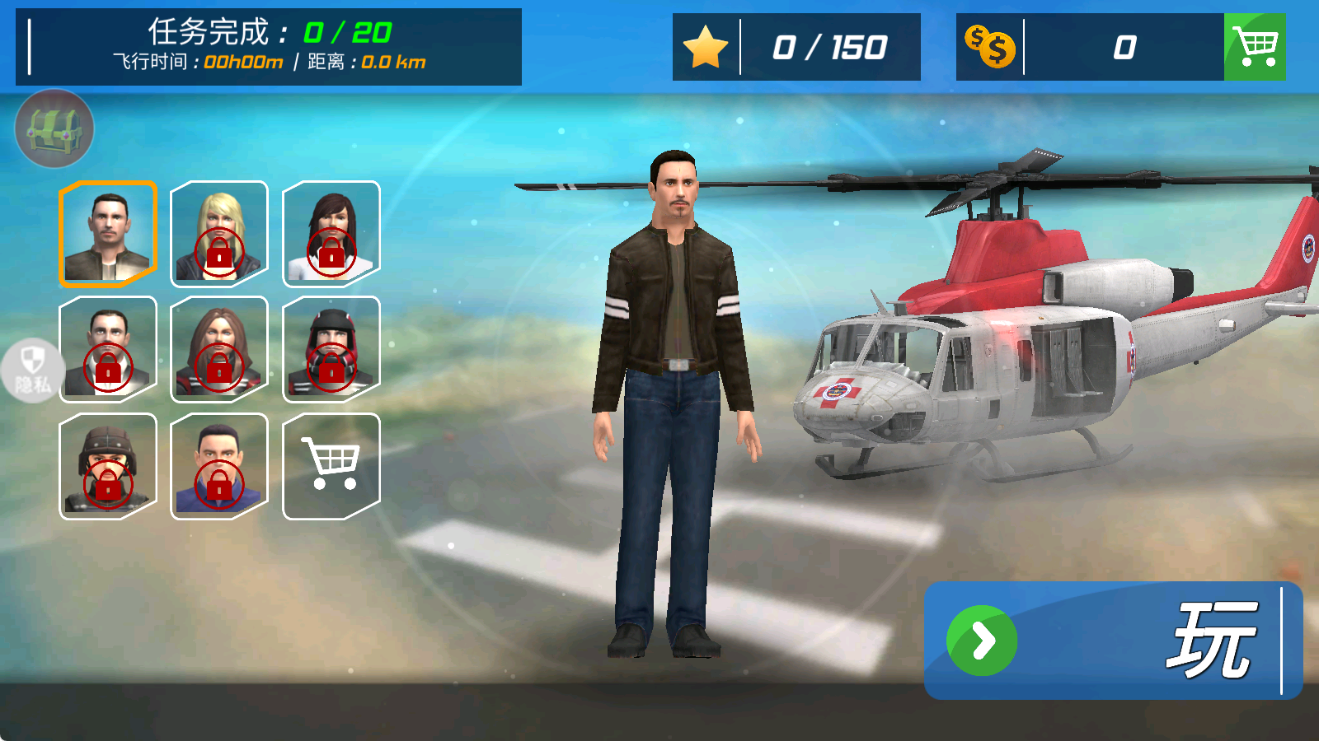The height and width of the screenshot is (741, 1319).
Task: Expand the locked pilot with red jacket
Action: tap(330, 349)
